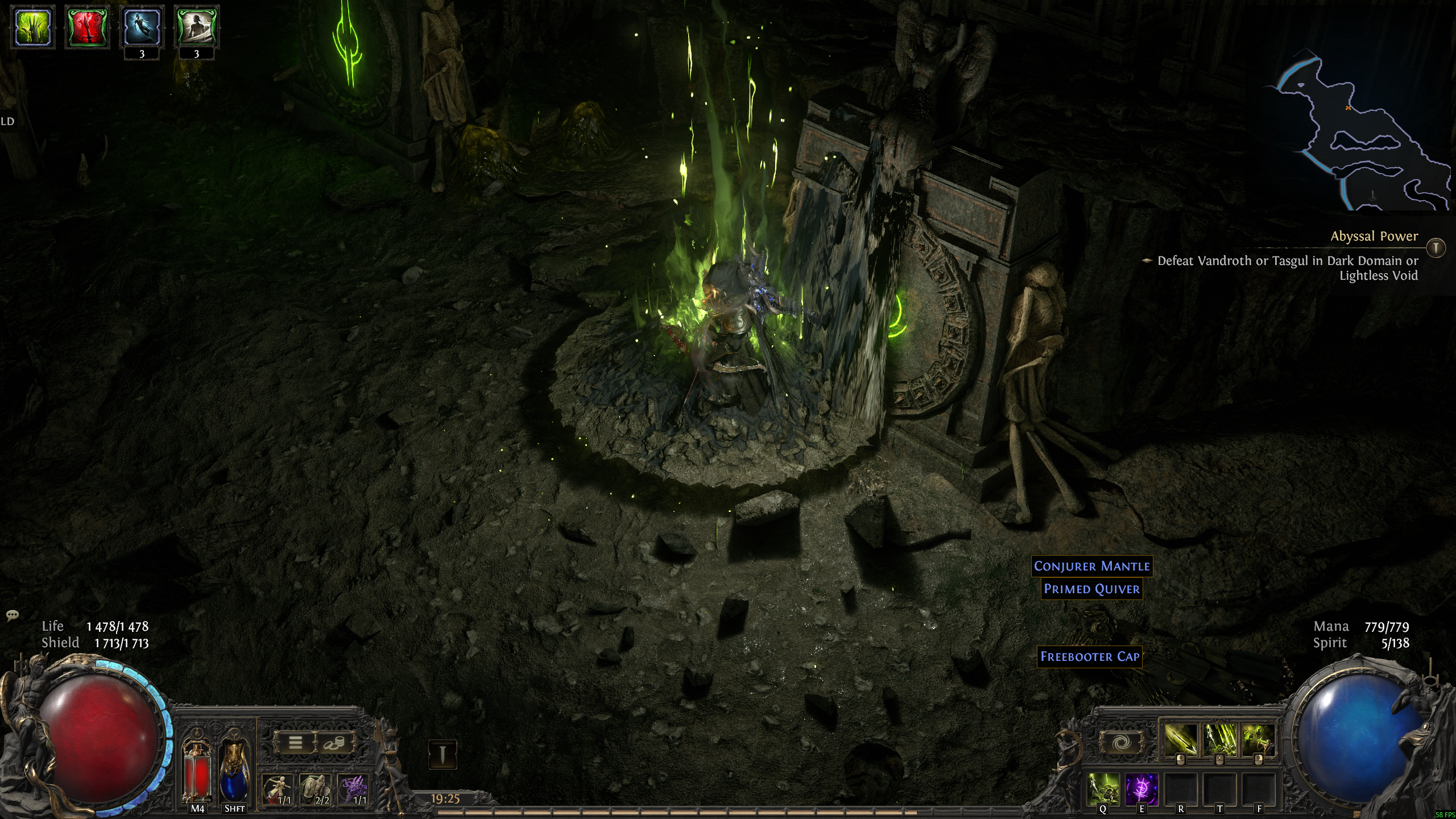Select the stone tablet charm slot
Image resolution: width=1456 pixels, height=819 pixels.
pyautogui.click(x=315, y=789)
